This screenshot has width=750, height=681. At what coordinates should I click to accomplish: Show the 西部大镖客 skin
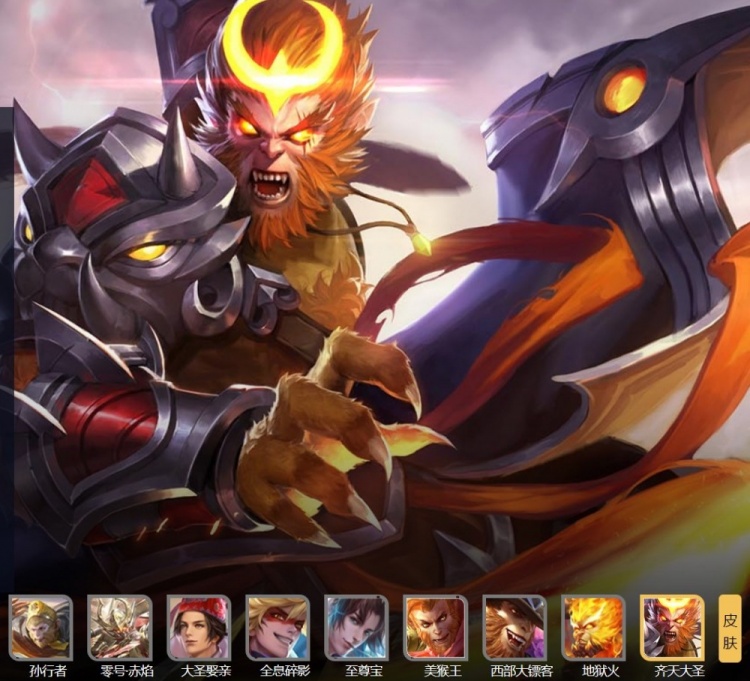(515, 628)
